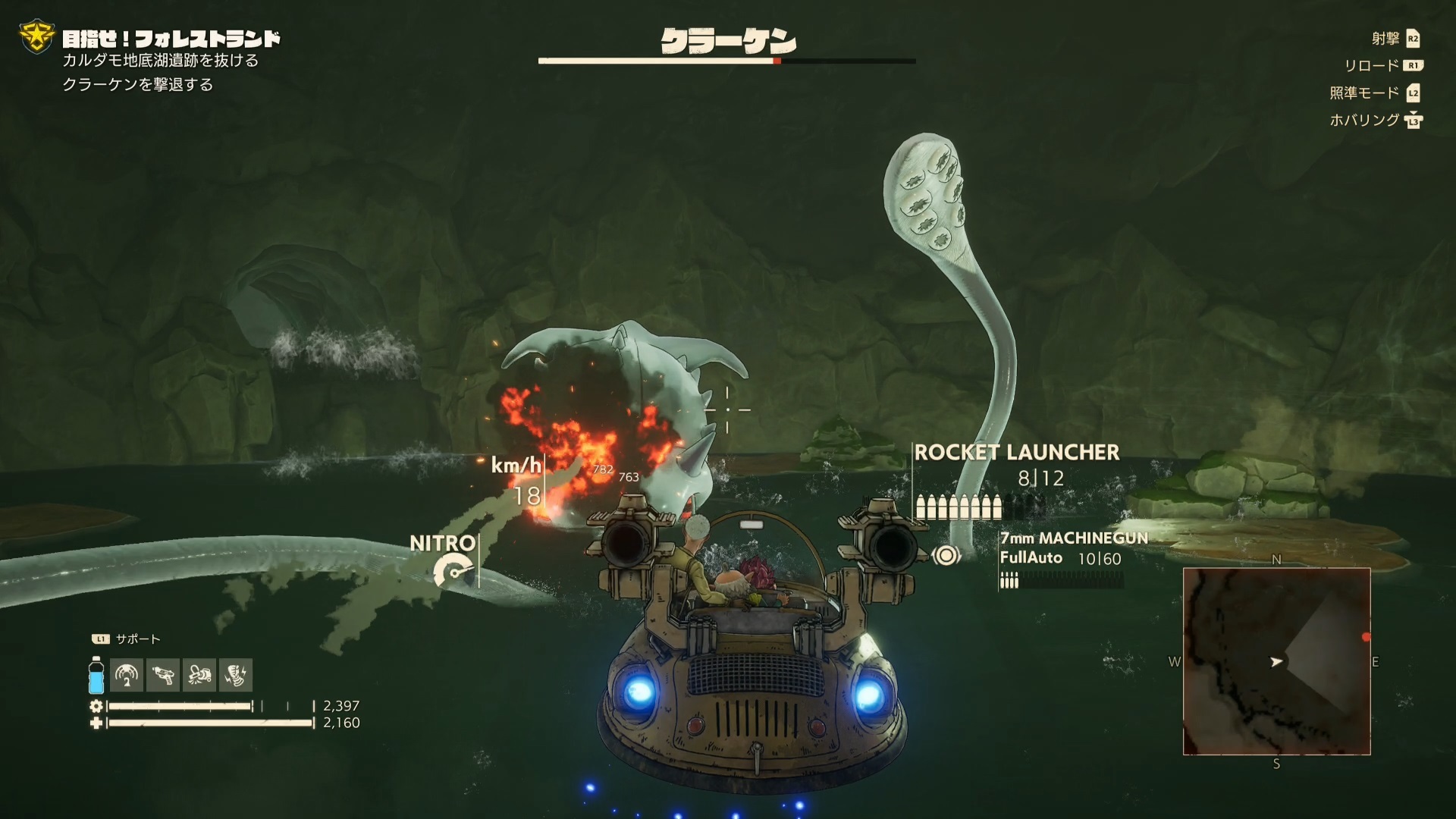
Task: Select the Rocket Launcher weapon label
Action: (1016, 453)
